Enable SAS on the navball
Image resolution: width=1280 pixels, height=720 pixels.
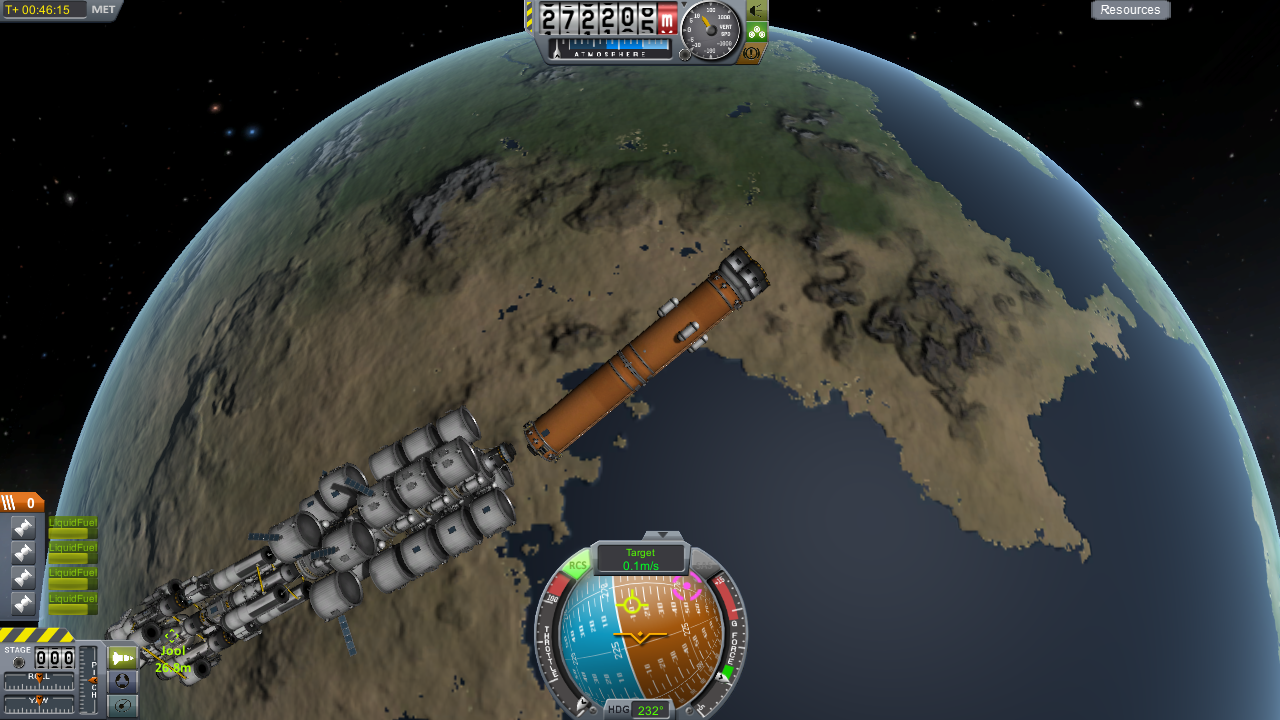pyautogui.click(x=703, y=566)
